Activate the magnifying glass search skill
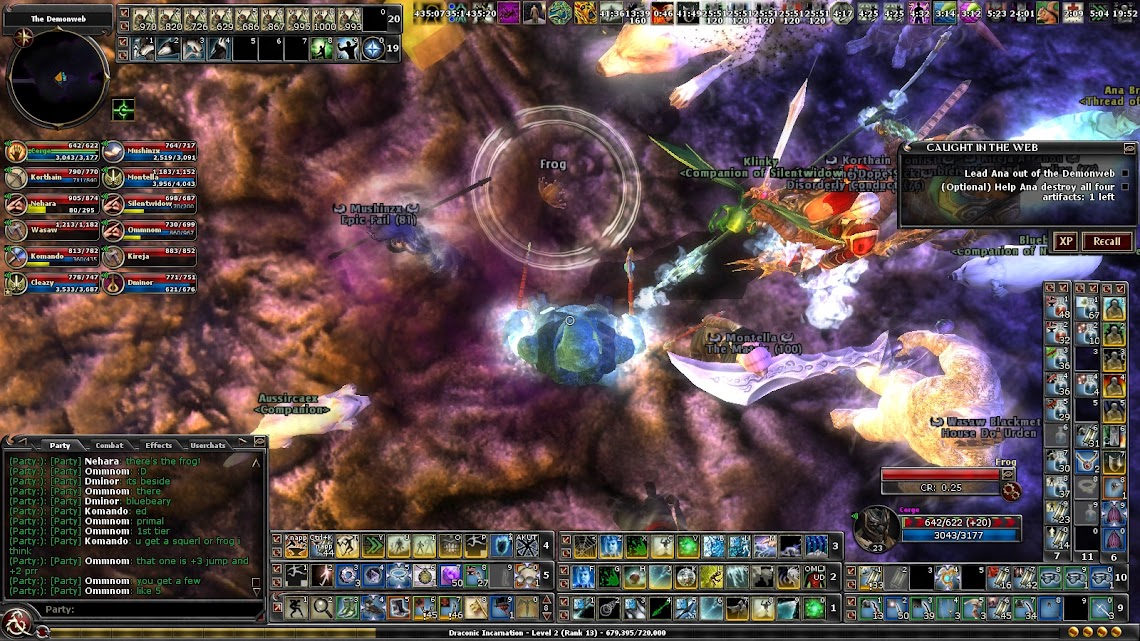Viewport: 1140px width, 641px height. pyautogui.click(x=322, y=606)
